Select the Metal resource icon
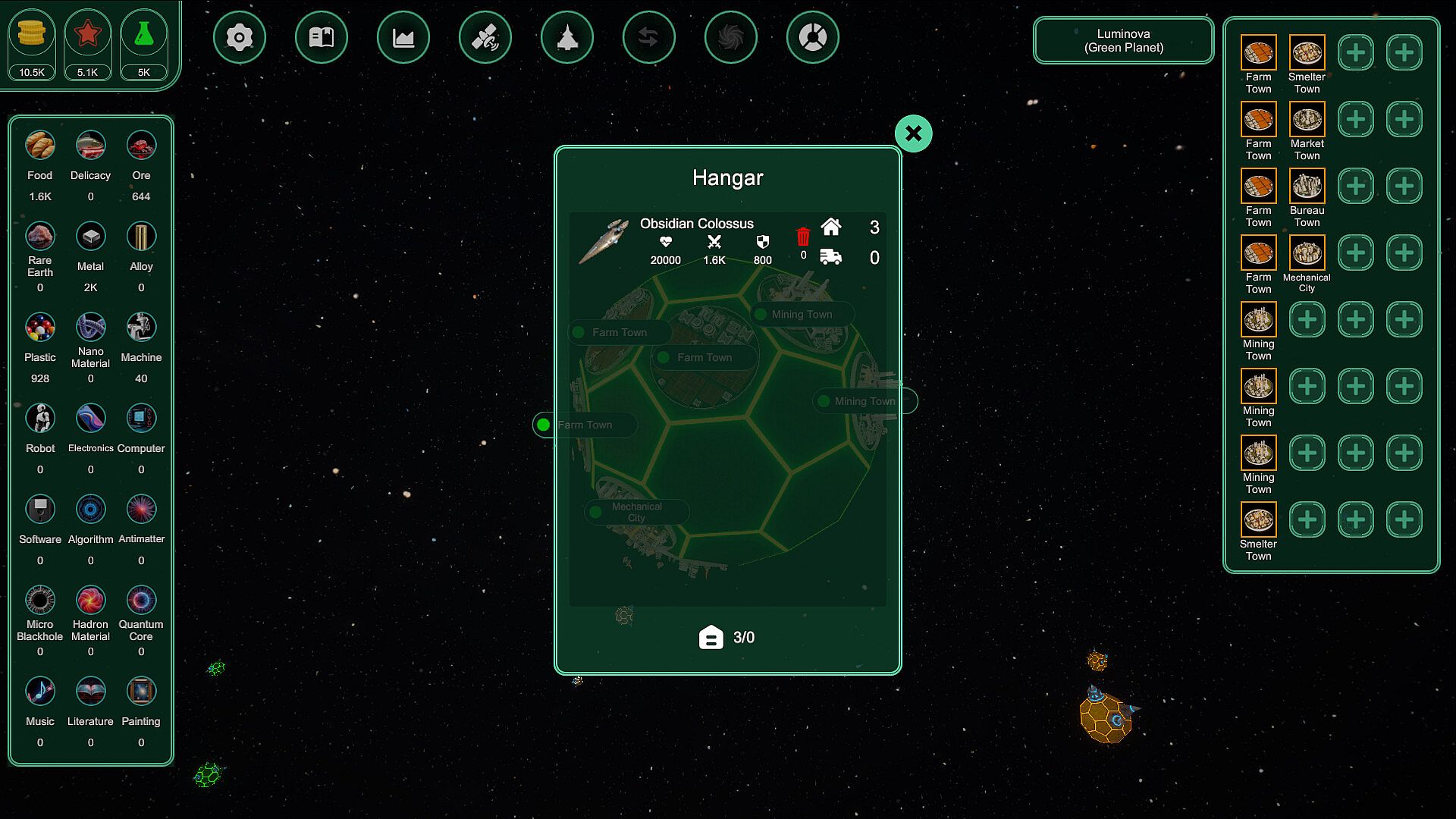 point(90,237)
